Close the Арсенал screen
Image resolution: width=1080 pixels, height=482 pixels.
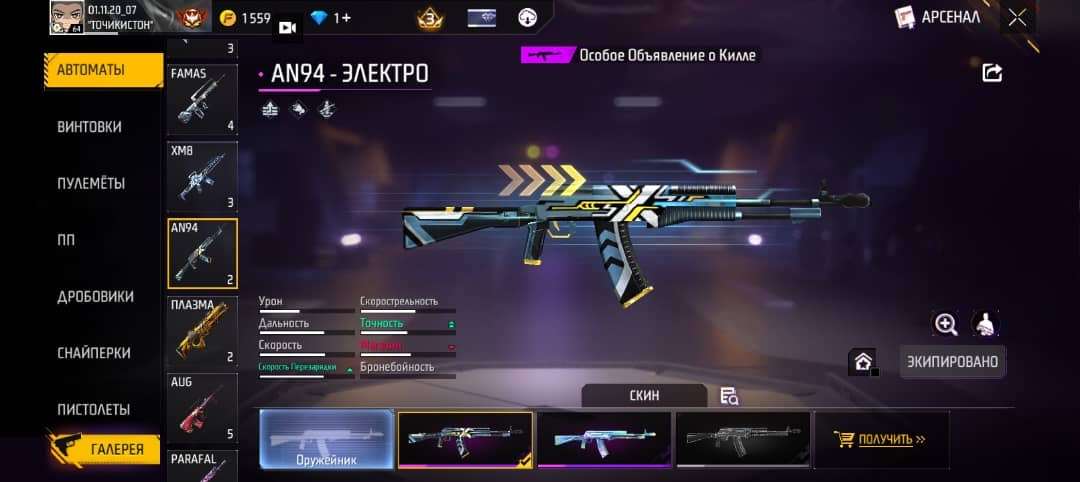[x=1017, y=17]
